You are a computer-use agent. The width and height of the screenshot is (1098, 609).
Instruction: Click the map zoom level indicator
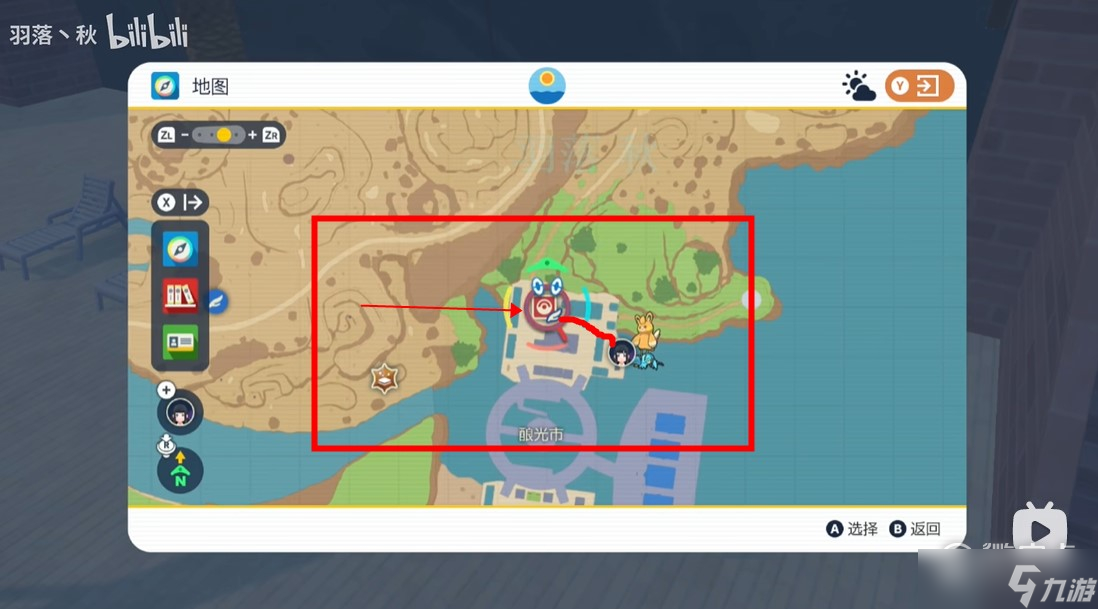218,135
